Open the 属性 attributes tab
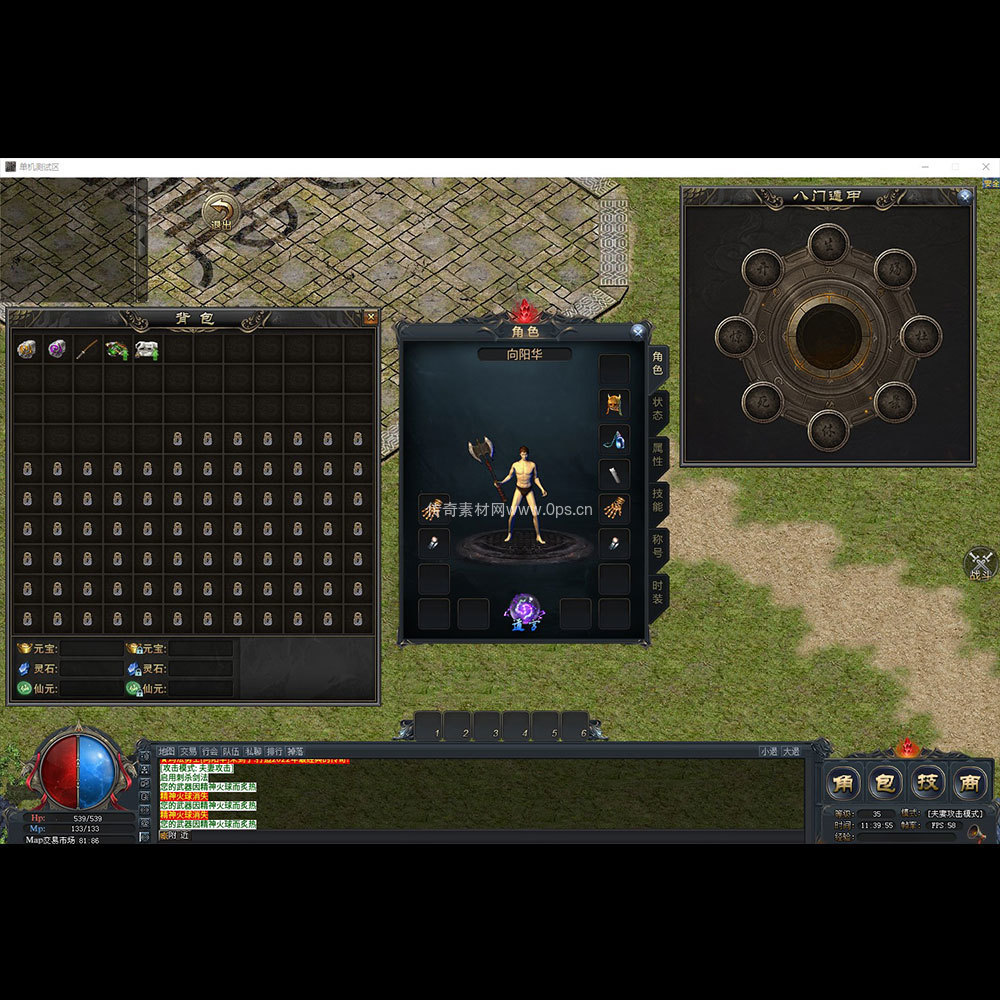This screenshot has height=1000, width=1000. [658, 454]
